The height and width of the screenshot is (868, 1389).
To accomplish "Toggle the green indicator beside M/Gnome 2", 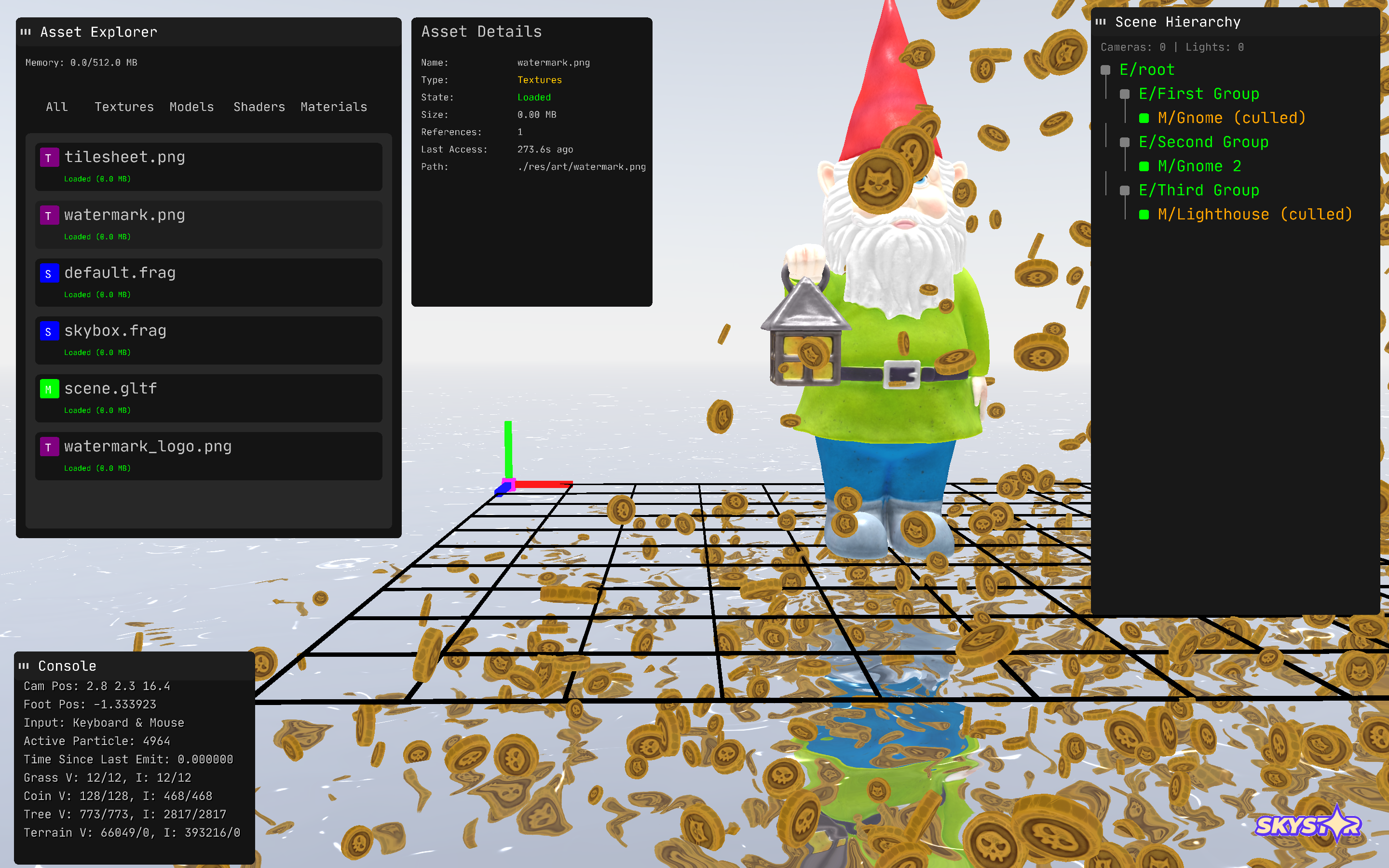I will (1144, 166).
